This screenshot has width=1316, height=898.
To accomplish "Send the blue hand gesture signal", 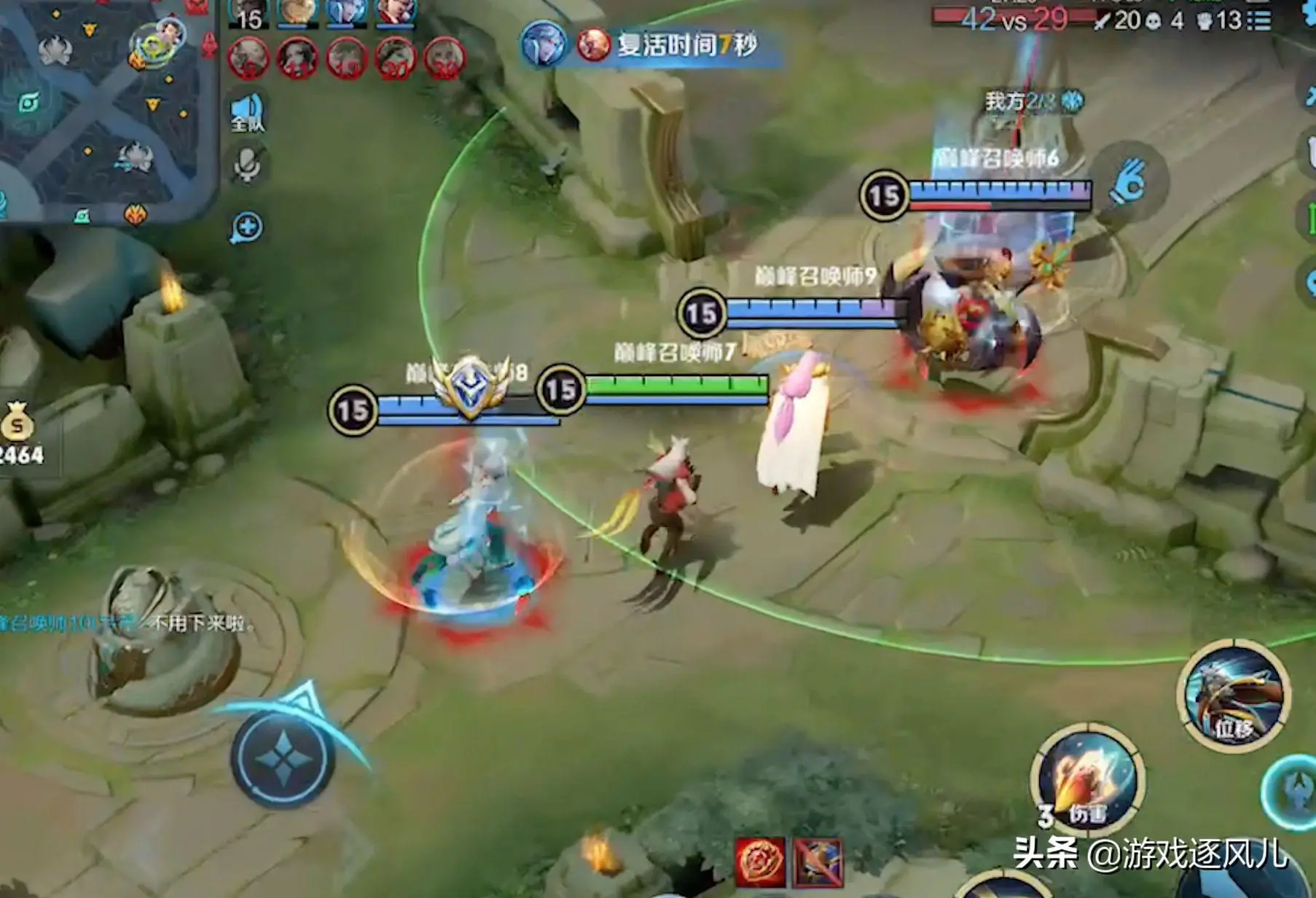I will (x=1129, y=182).
